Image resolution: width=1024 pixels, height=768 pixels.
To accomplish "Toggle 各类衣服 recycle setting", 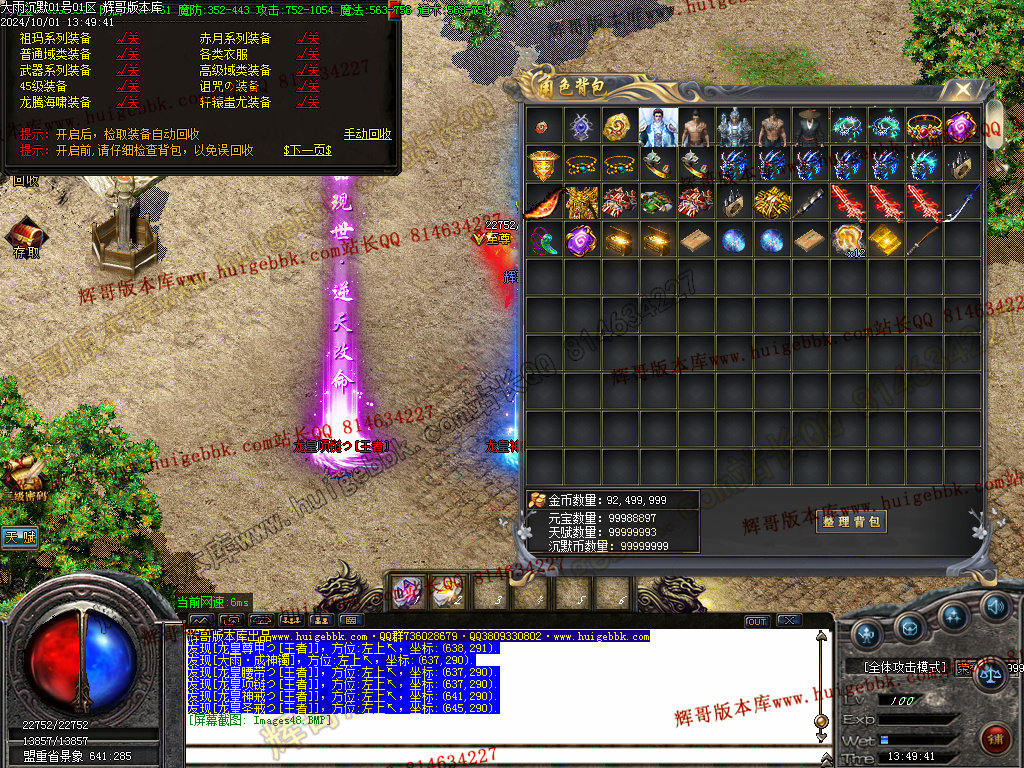I will [308, 55].
